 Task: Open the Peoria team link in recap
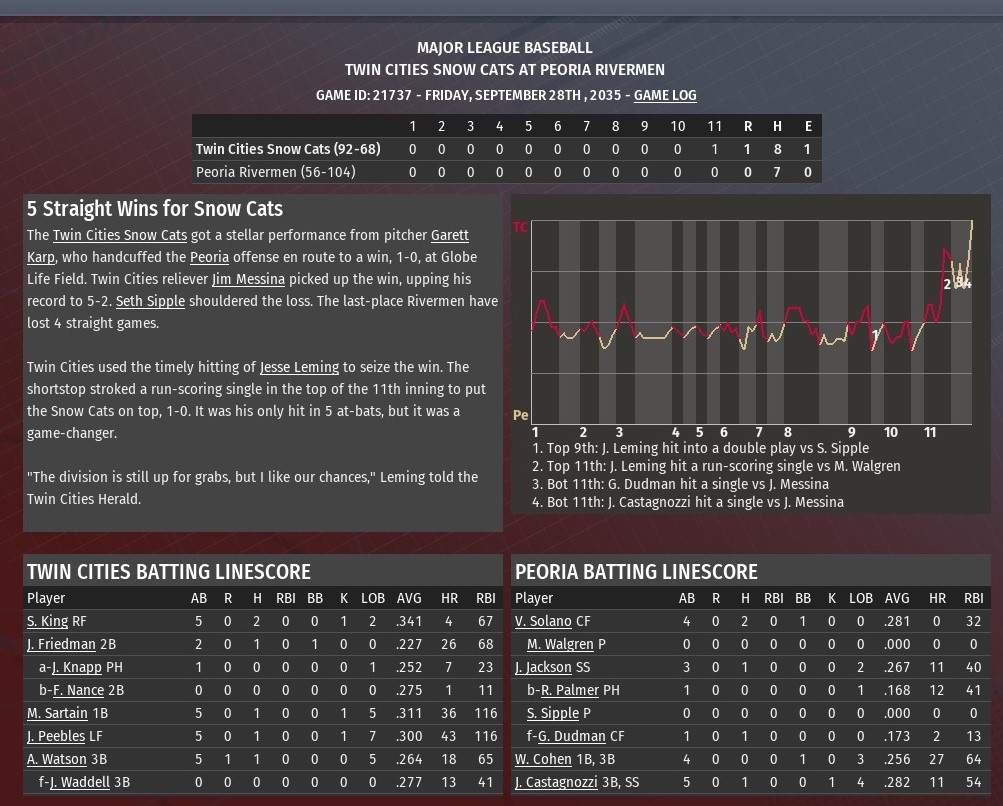[x=209, y=257]
